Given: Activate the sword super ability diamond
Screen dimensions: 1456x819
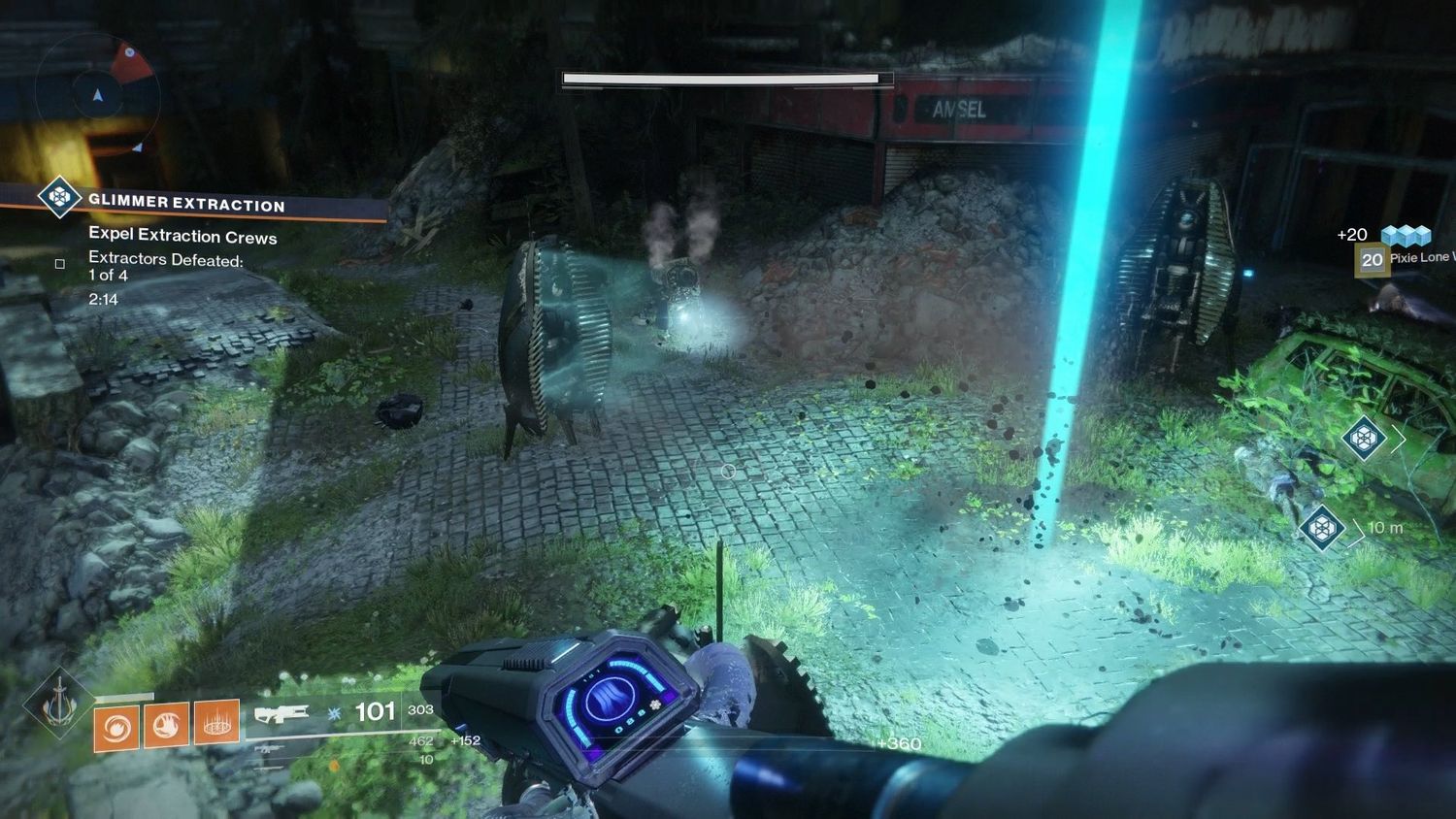Looking at the screenshot, I should tap(58, 702).
